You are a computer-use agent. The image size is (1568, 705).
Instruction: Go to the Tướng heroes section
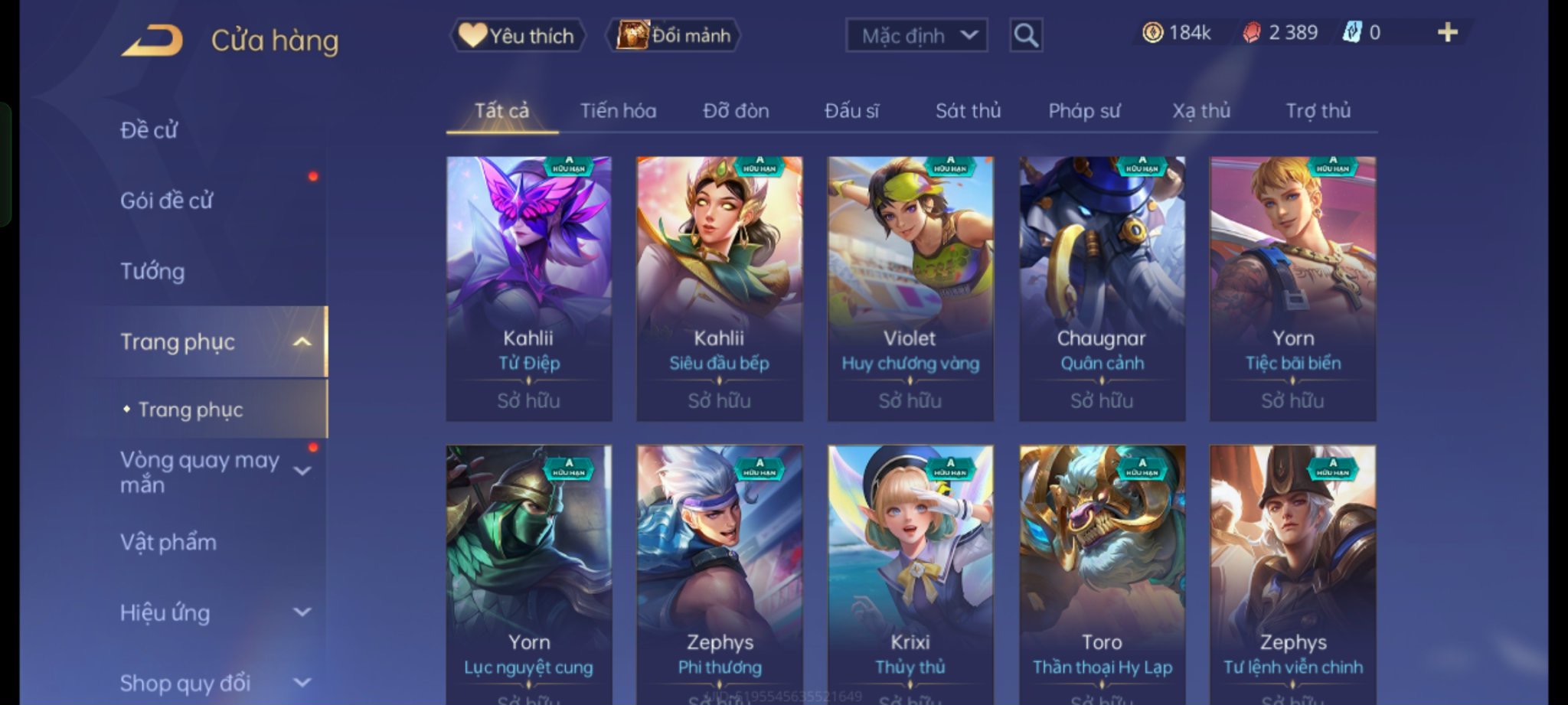[152, 271]
